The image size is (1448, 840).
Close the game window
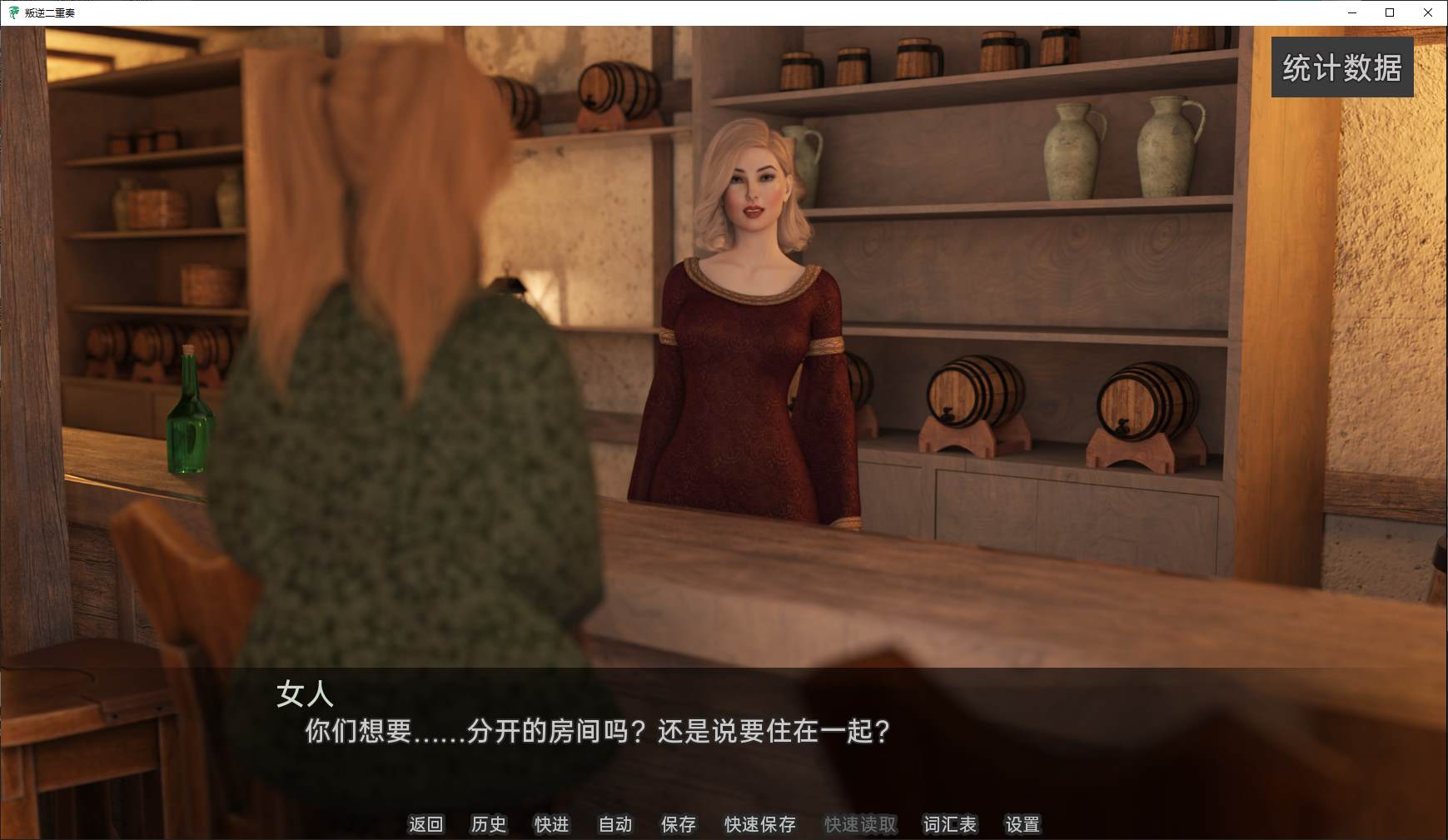point(1427,12)
